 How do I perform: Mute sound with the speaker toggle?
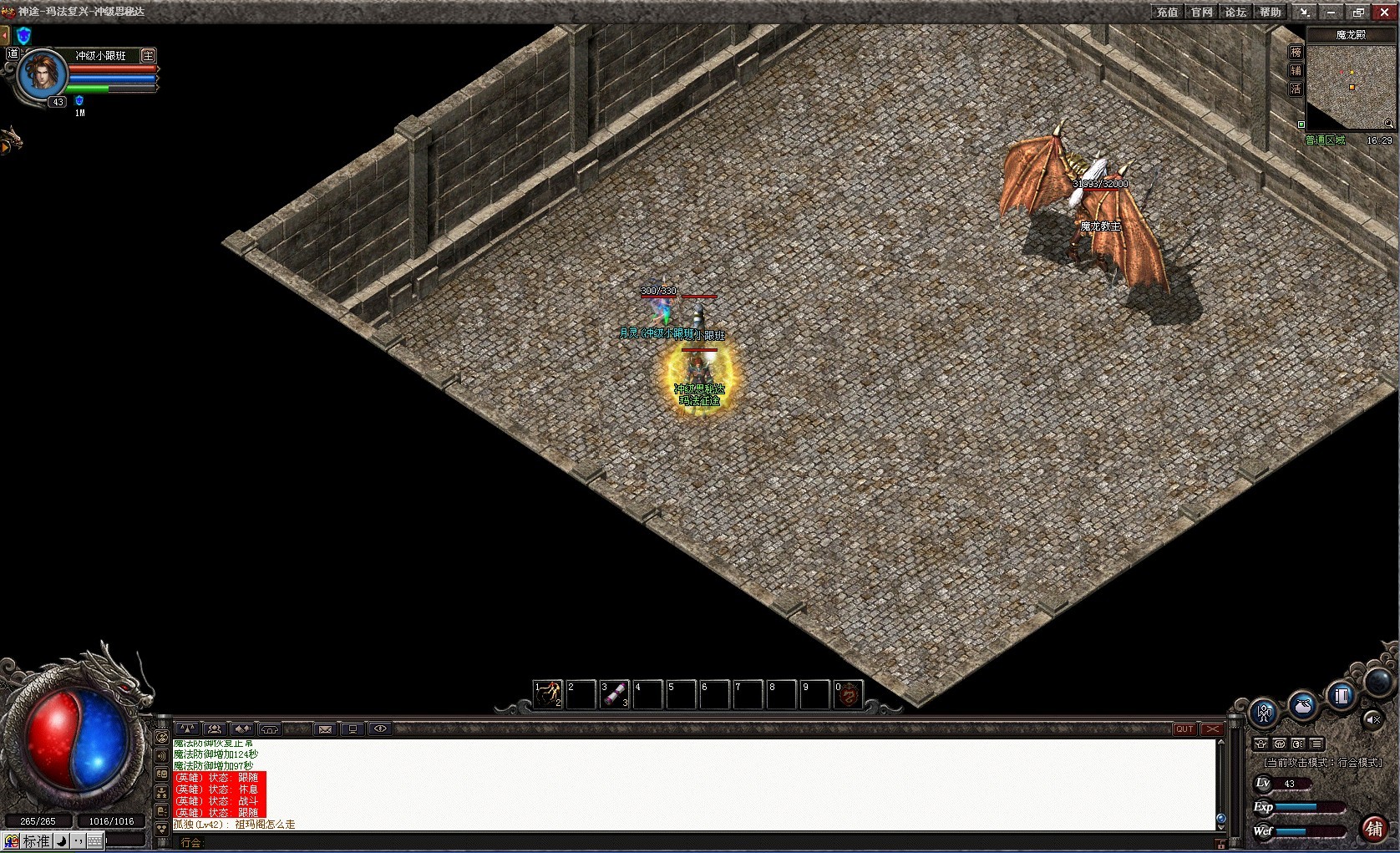[x=1374, y=720]
